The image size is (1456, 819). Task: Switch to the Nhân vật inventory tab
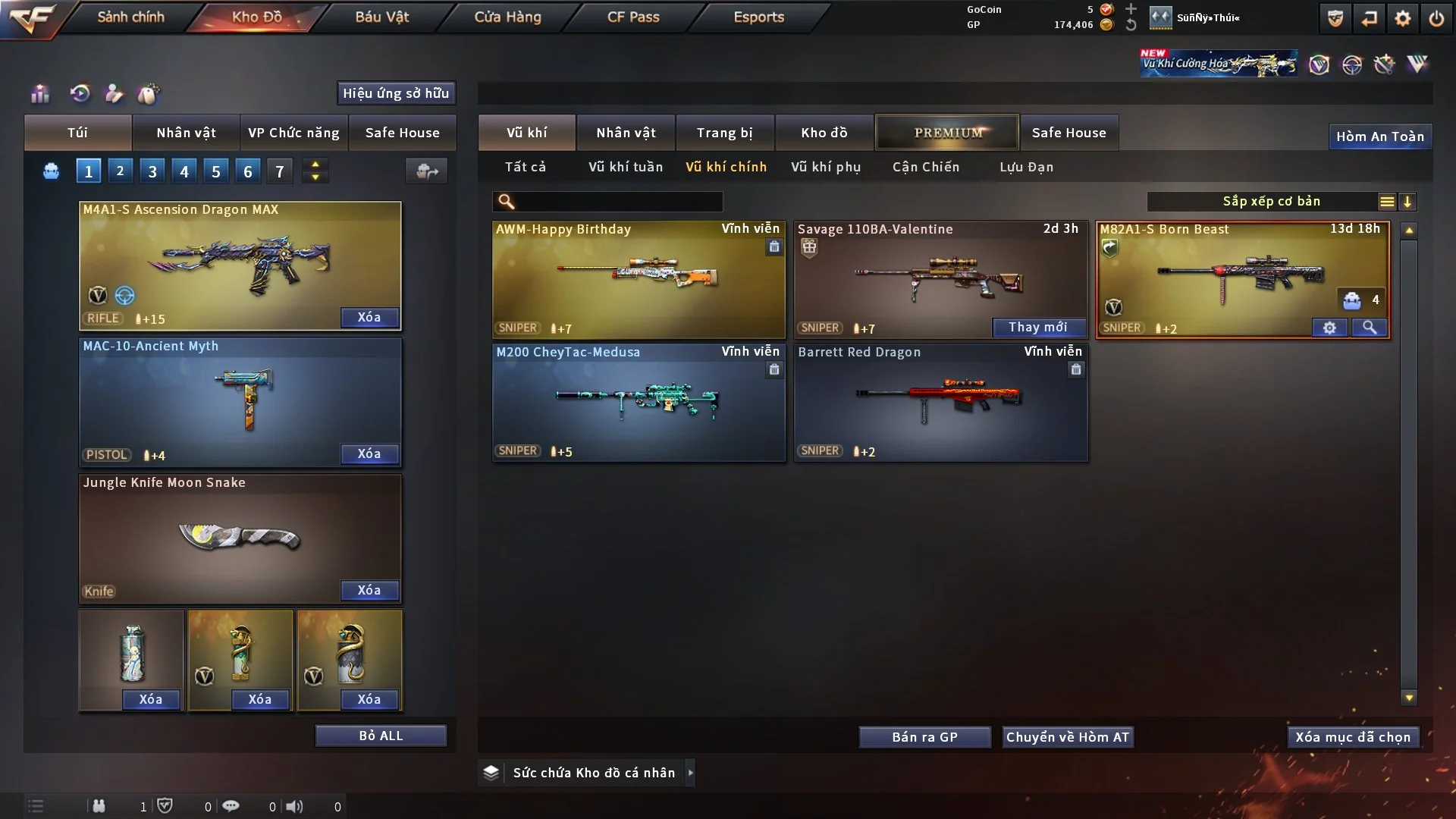point(626,133)
